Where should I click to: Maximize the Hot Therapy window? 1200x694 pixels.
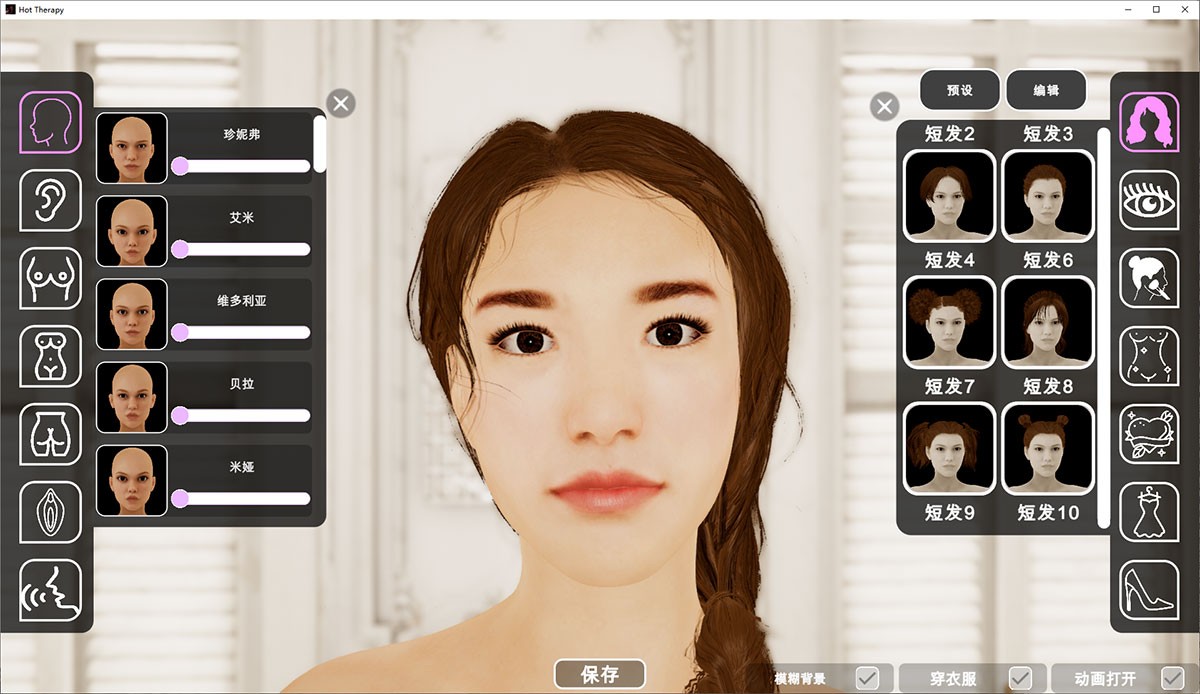click(x=1156, y=9)
